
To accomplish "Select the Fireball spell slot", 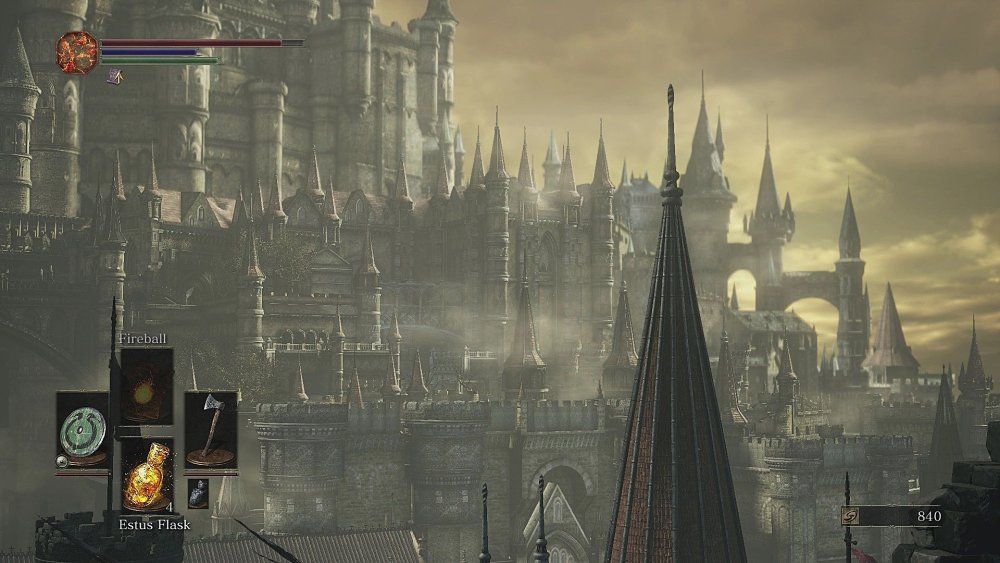I will click(x=146, y=386).
